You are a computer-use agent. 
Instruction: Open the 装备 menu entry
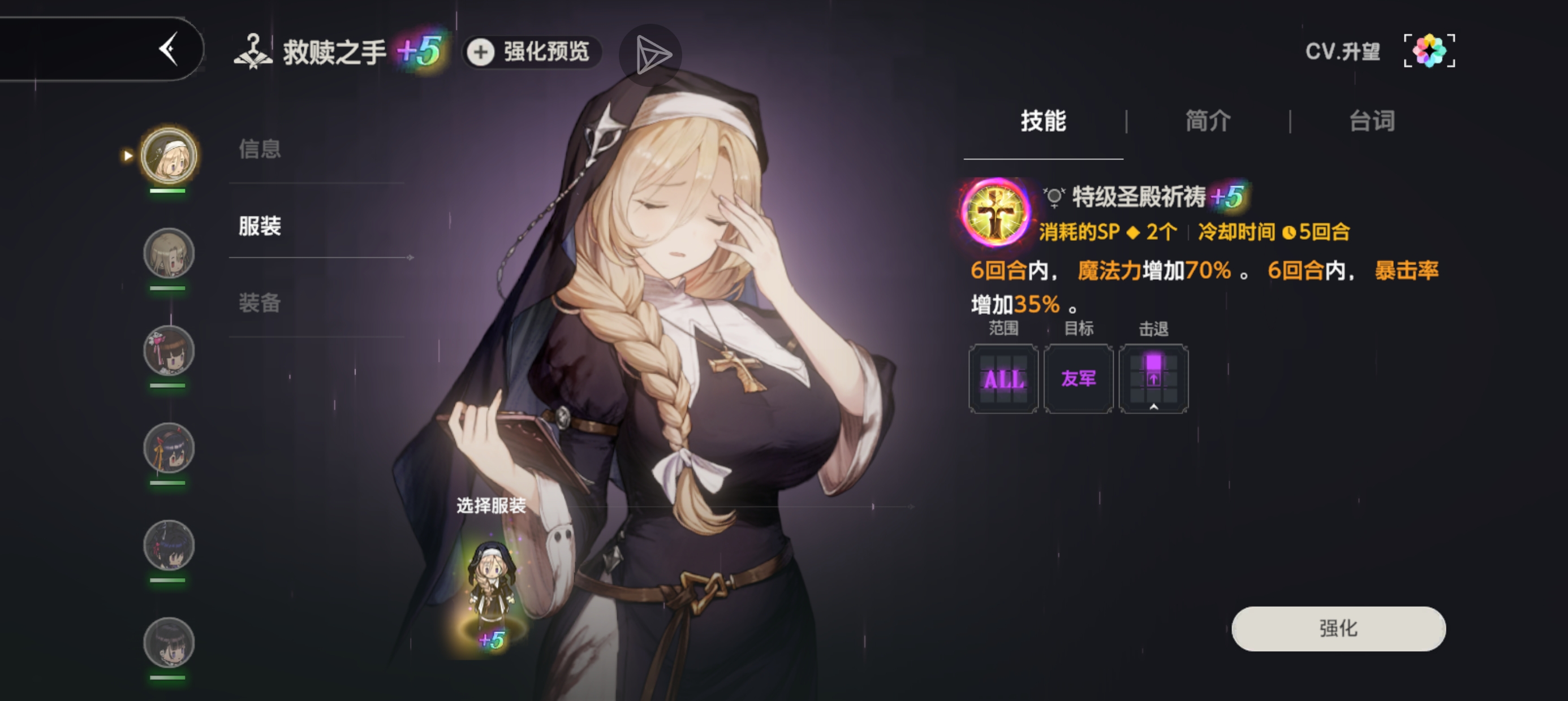(260, 303)
